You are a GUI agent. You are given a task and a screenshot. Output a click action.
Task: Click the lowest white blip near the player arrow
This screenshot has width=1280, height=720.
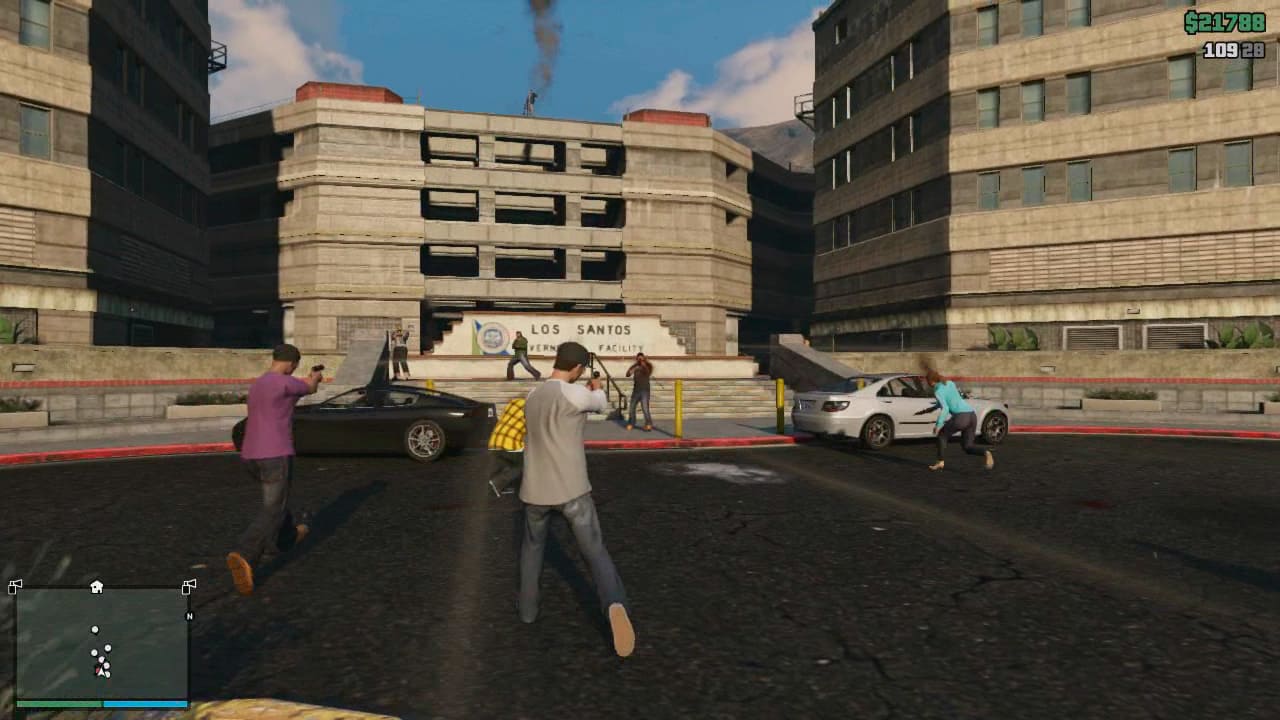point(107,674)
